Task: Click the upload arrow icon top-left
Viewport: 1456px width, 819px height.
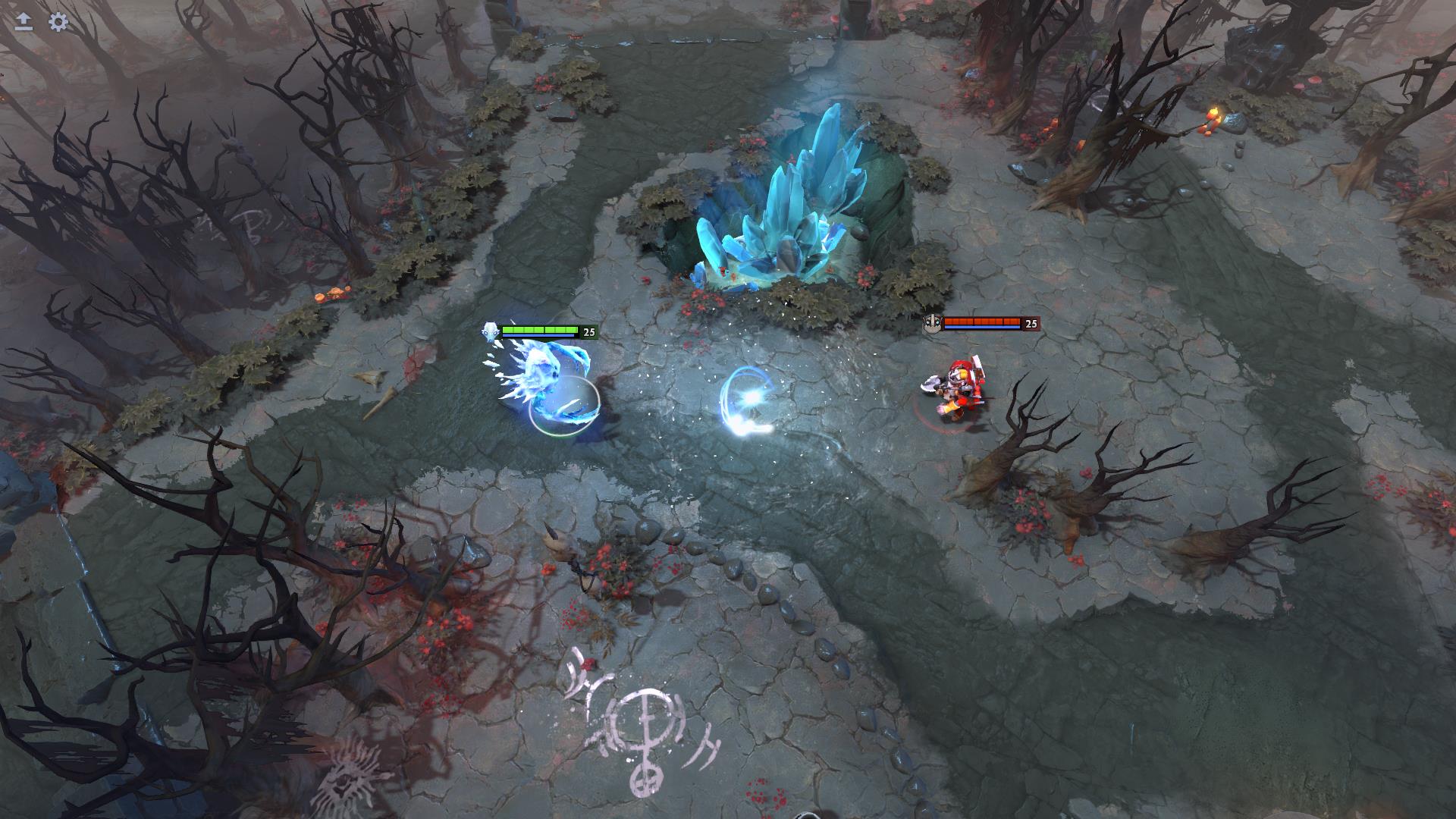Action: (x=23, y=23)
